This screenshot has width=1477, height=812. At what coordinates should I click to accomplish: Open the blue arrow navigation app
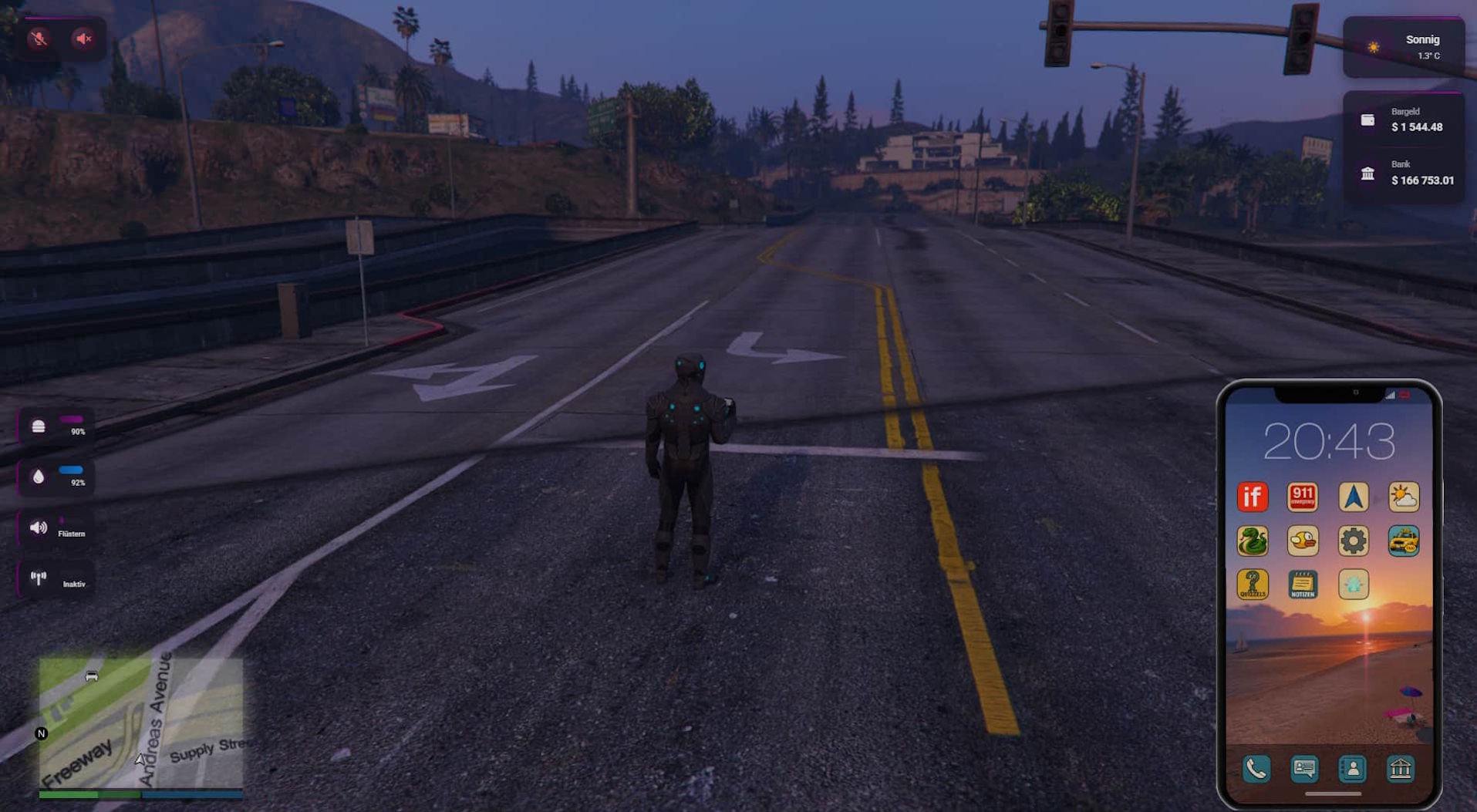click(1353, 497)
